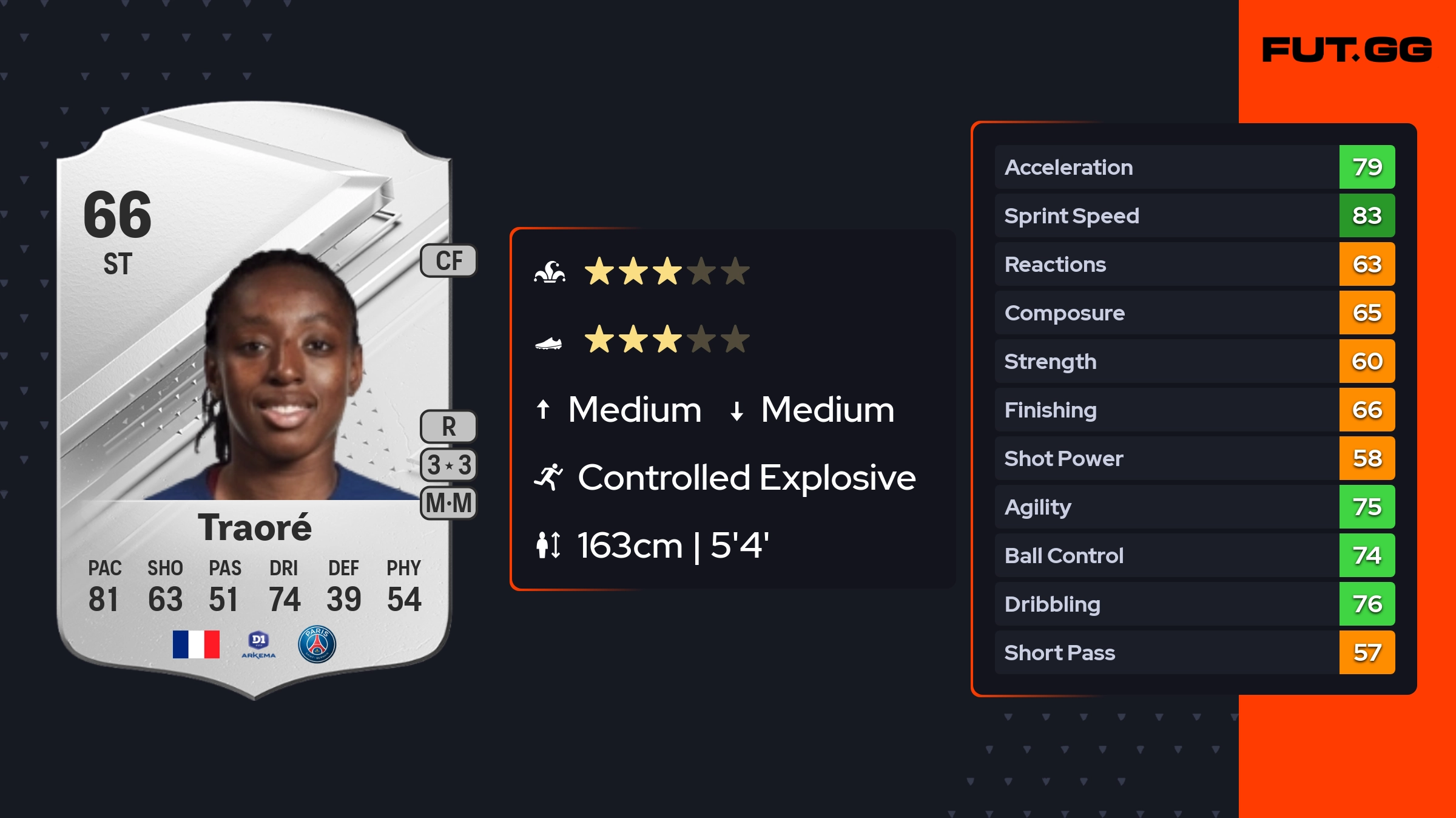
Task: Select the Sprint Speed stat row
Action: click(x=1194, y=215)
